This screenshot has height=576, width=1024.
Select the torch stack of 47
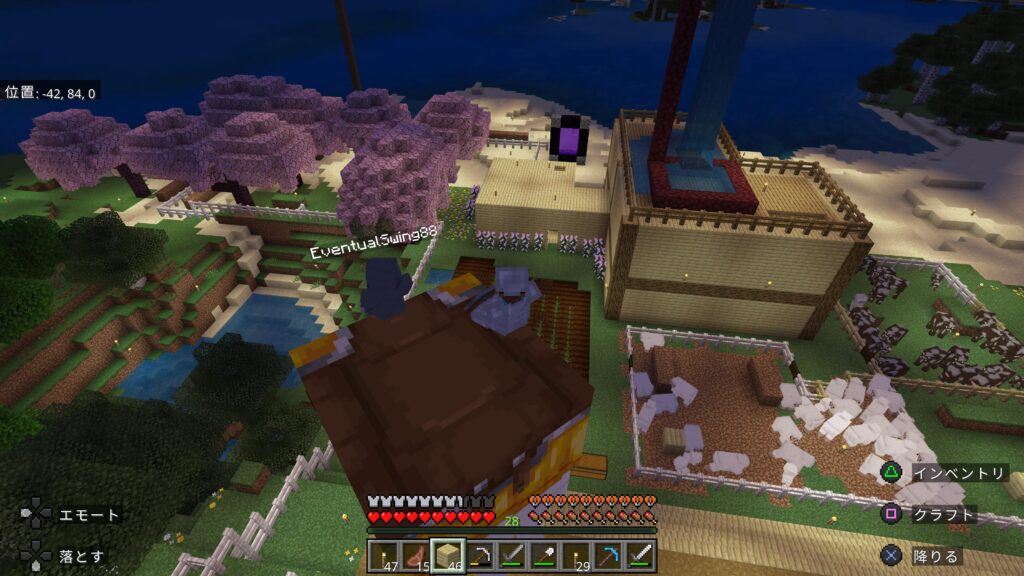pyautogui.click(x=383, y=556)
